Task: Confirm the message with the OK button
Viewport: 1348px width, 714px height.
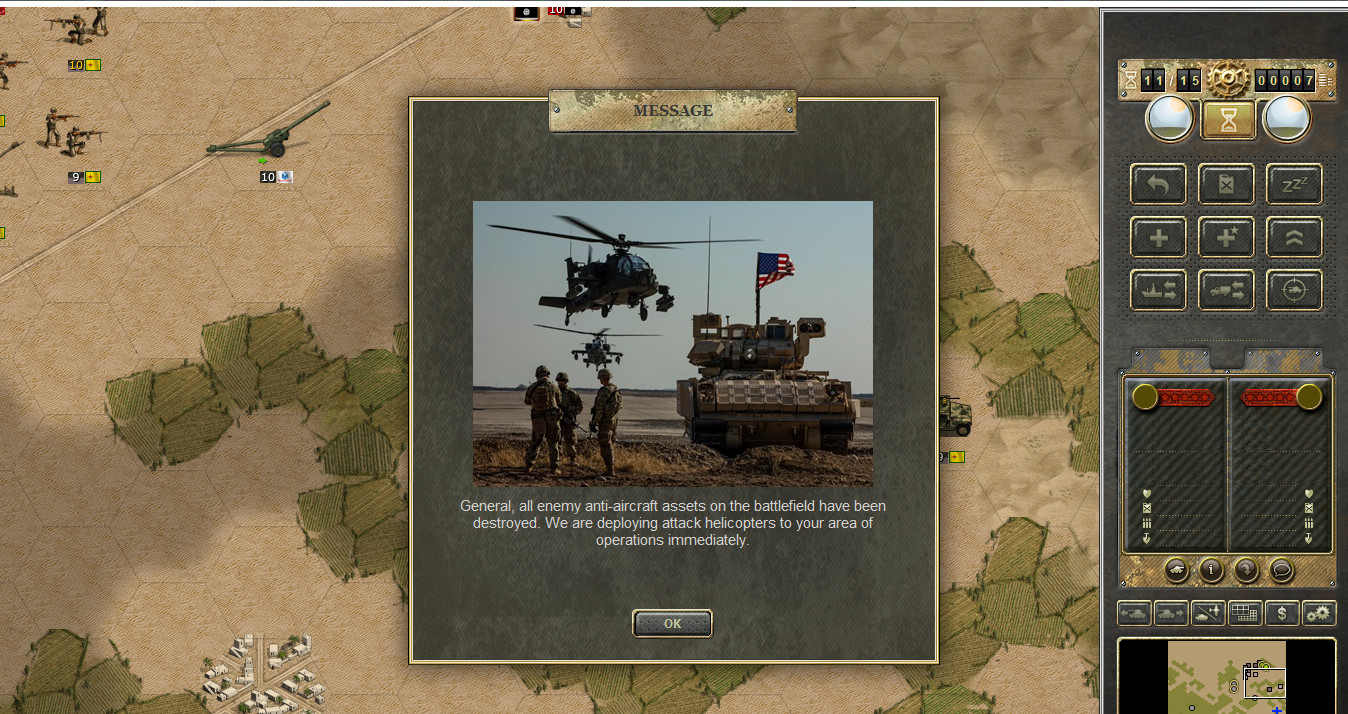Action: pos(672,623)
